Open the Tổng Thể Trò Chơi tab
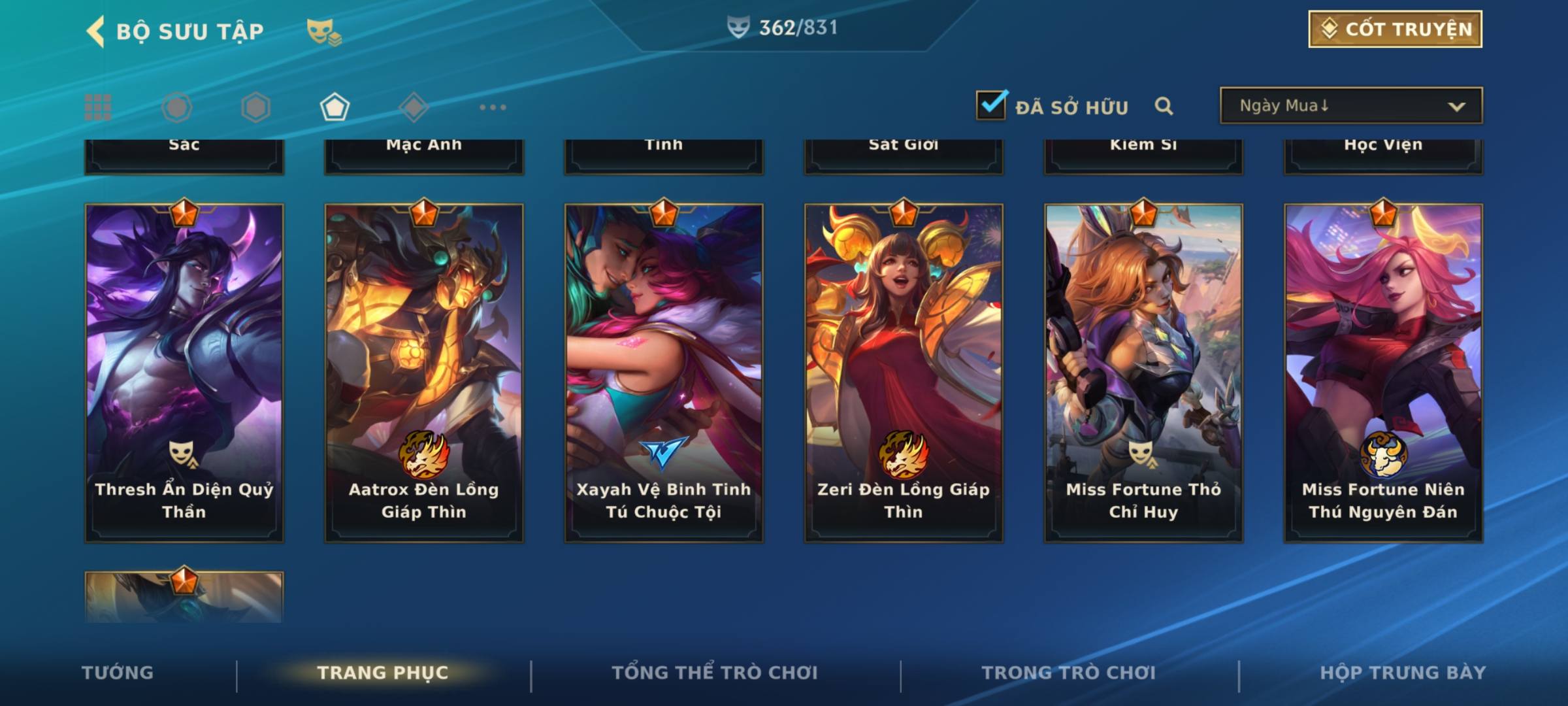1568x706 pixels. point(715,673)
